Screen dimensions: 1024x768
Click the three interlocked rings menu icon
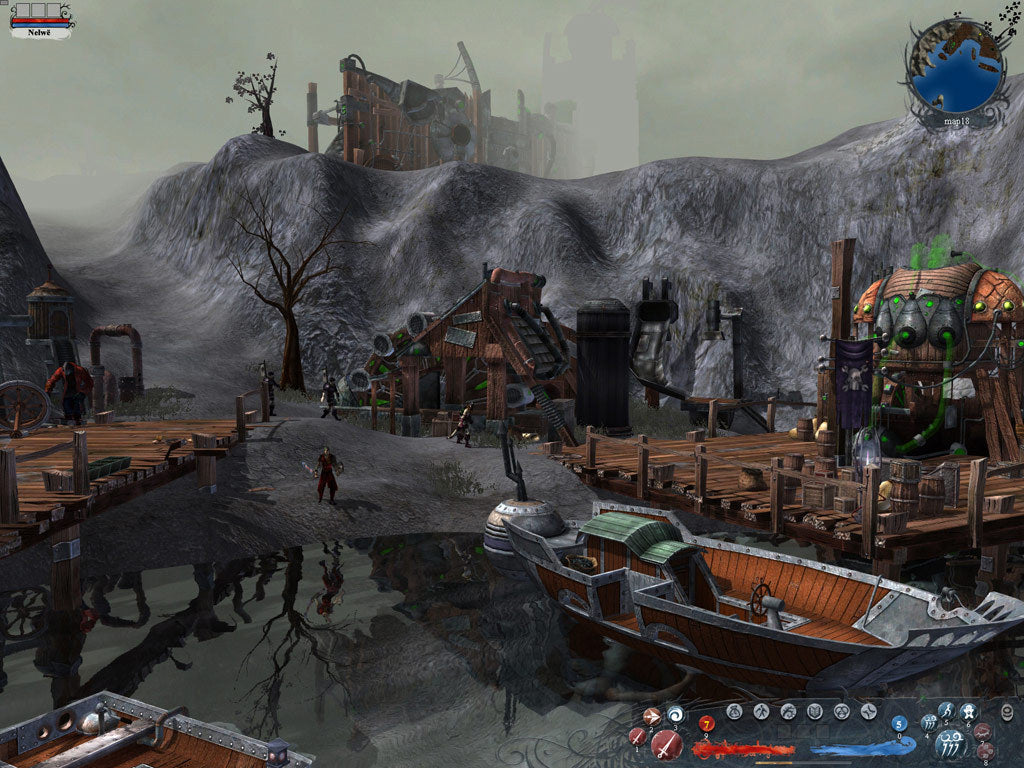pyautogui.click(x=842, y=712)
